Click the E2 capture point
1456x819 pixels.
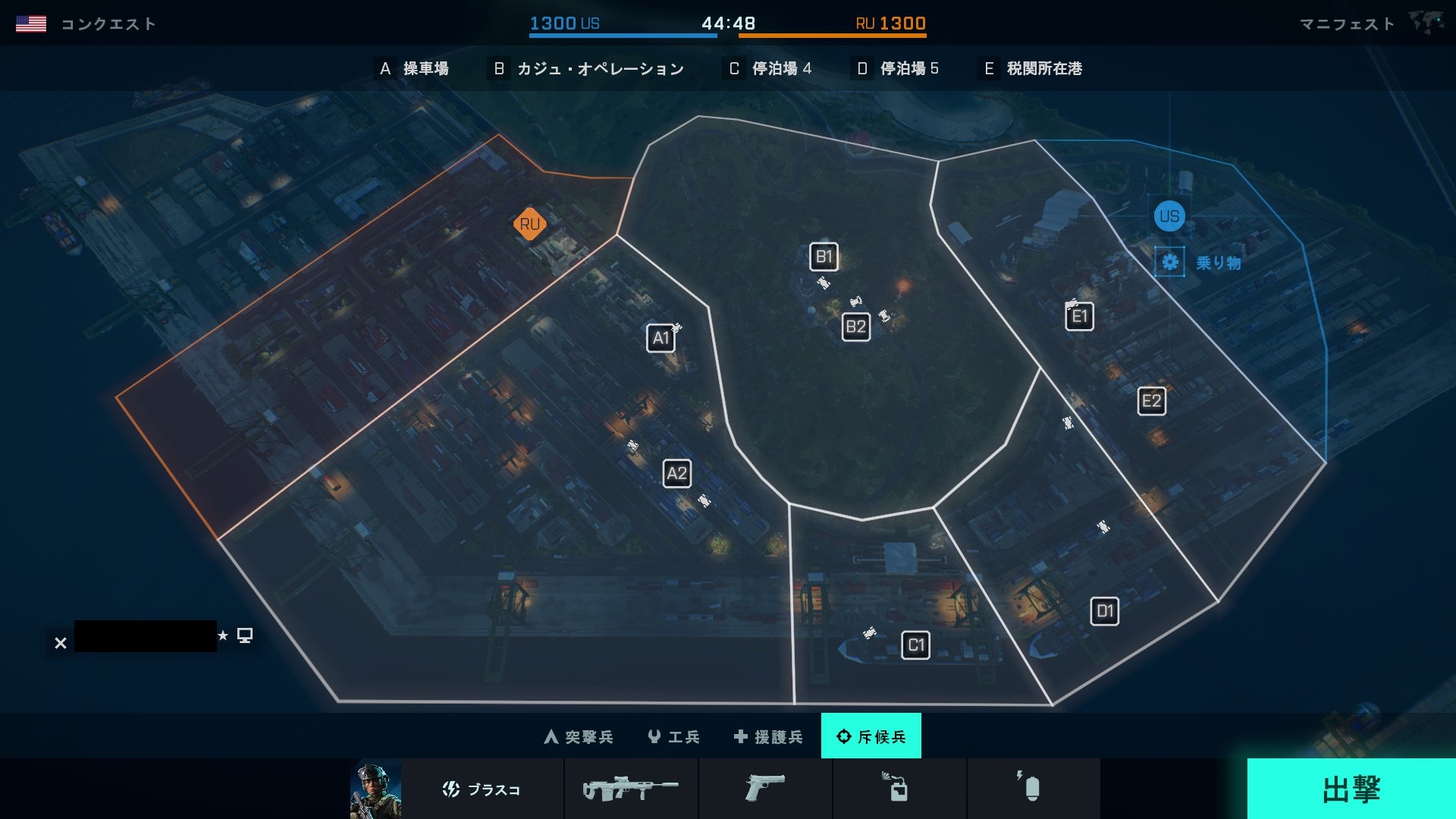1151,401
